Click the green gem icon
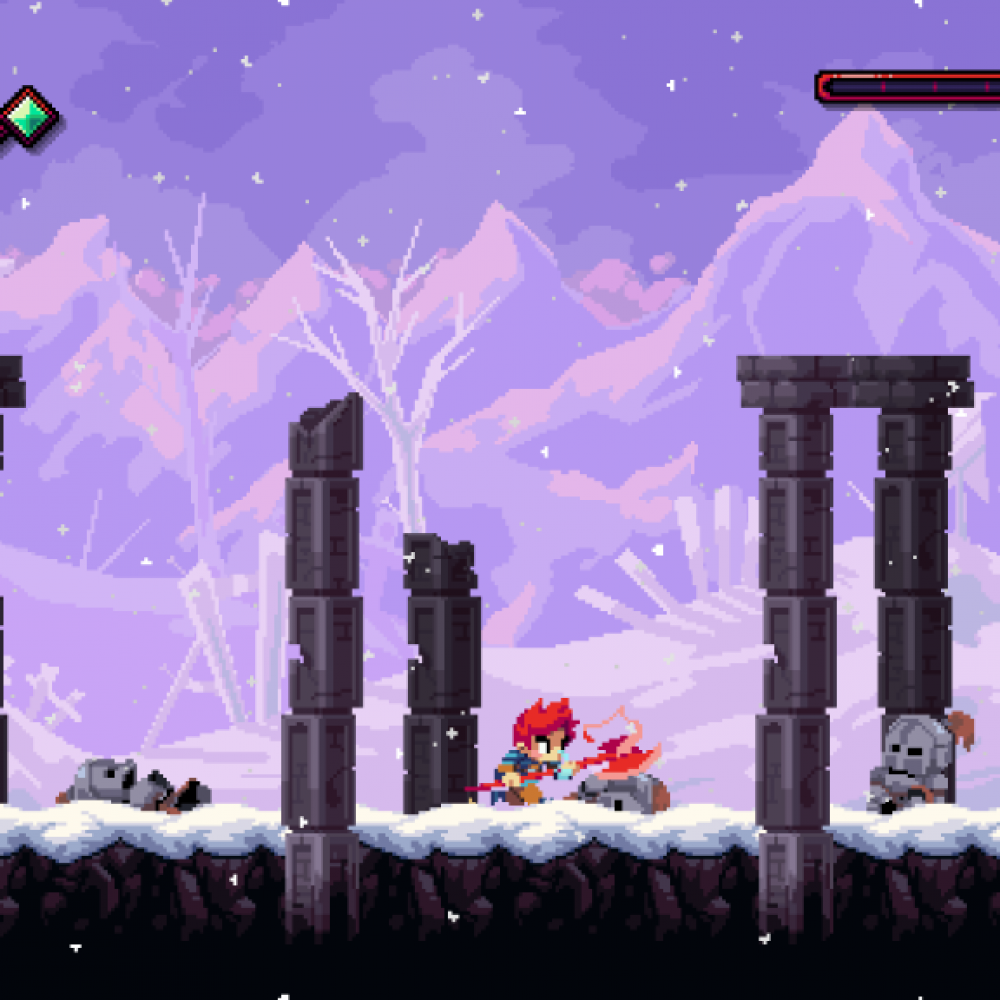 pyautogui.click(x=29, y=117)
